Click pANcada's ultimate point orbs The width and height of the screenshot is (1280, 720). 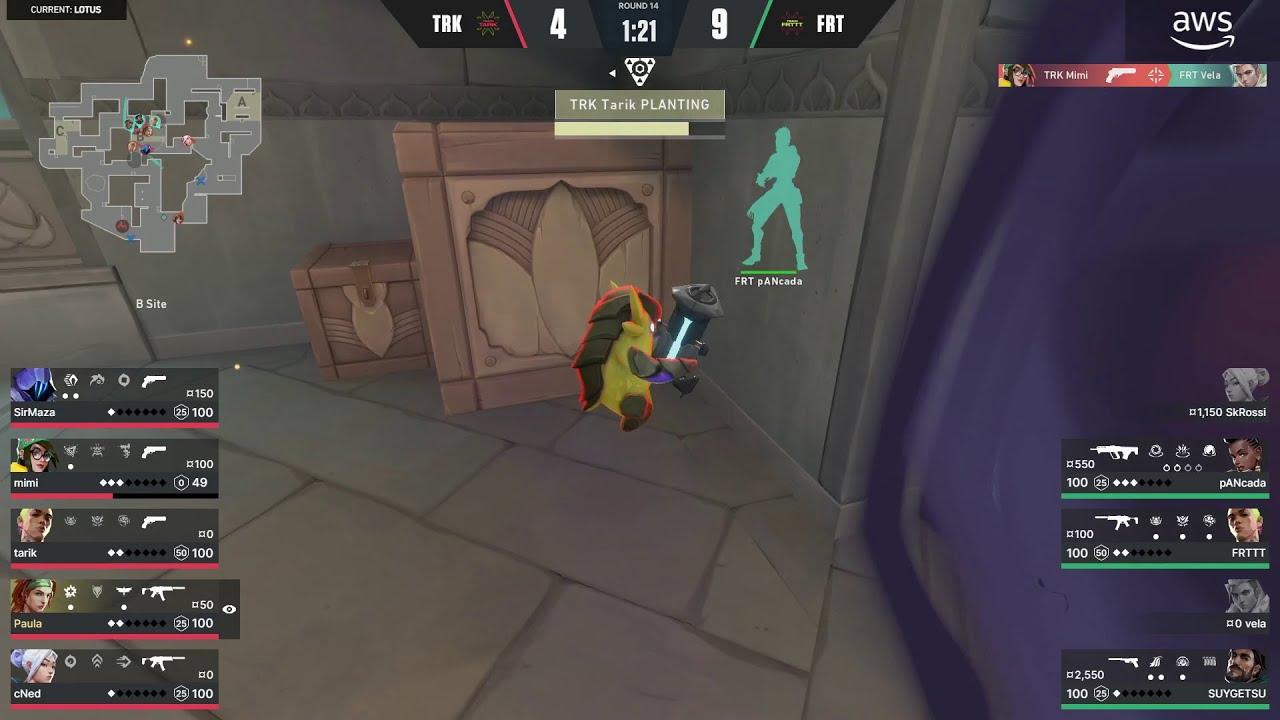(1182, 468)
